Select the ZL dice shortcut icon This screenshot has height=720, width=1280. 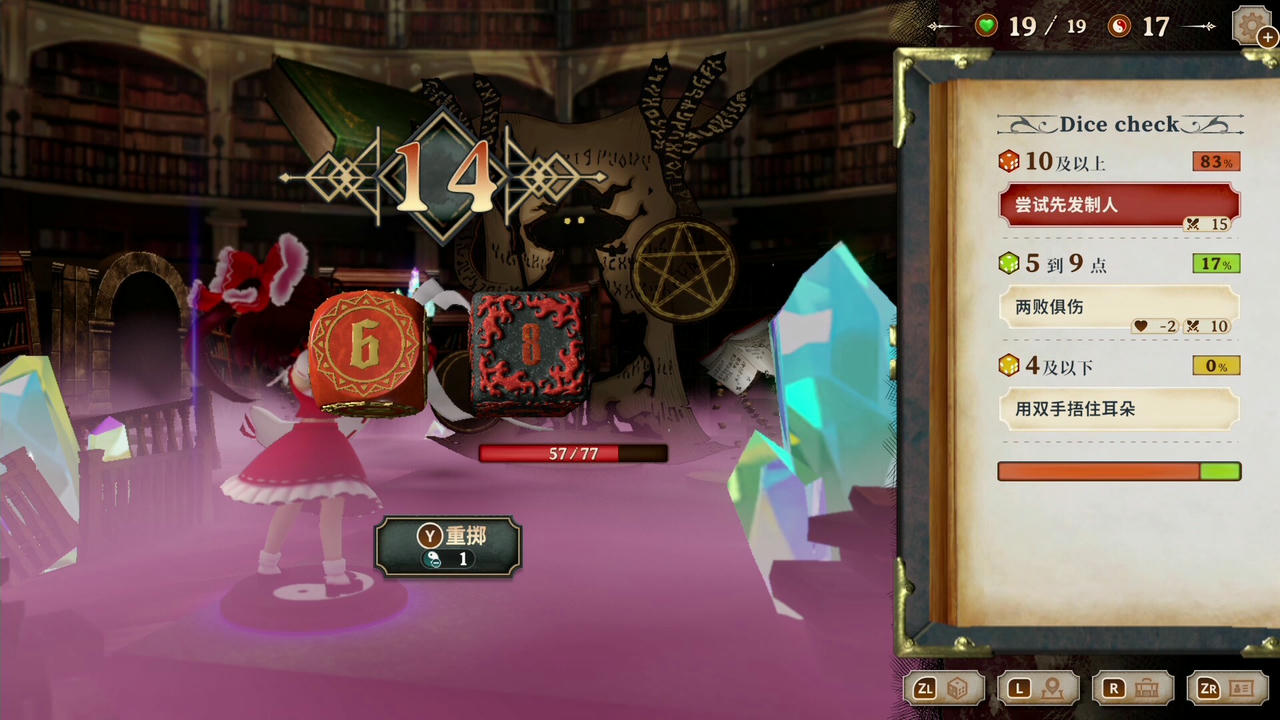(x=943, y=688)
